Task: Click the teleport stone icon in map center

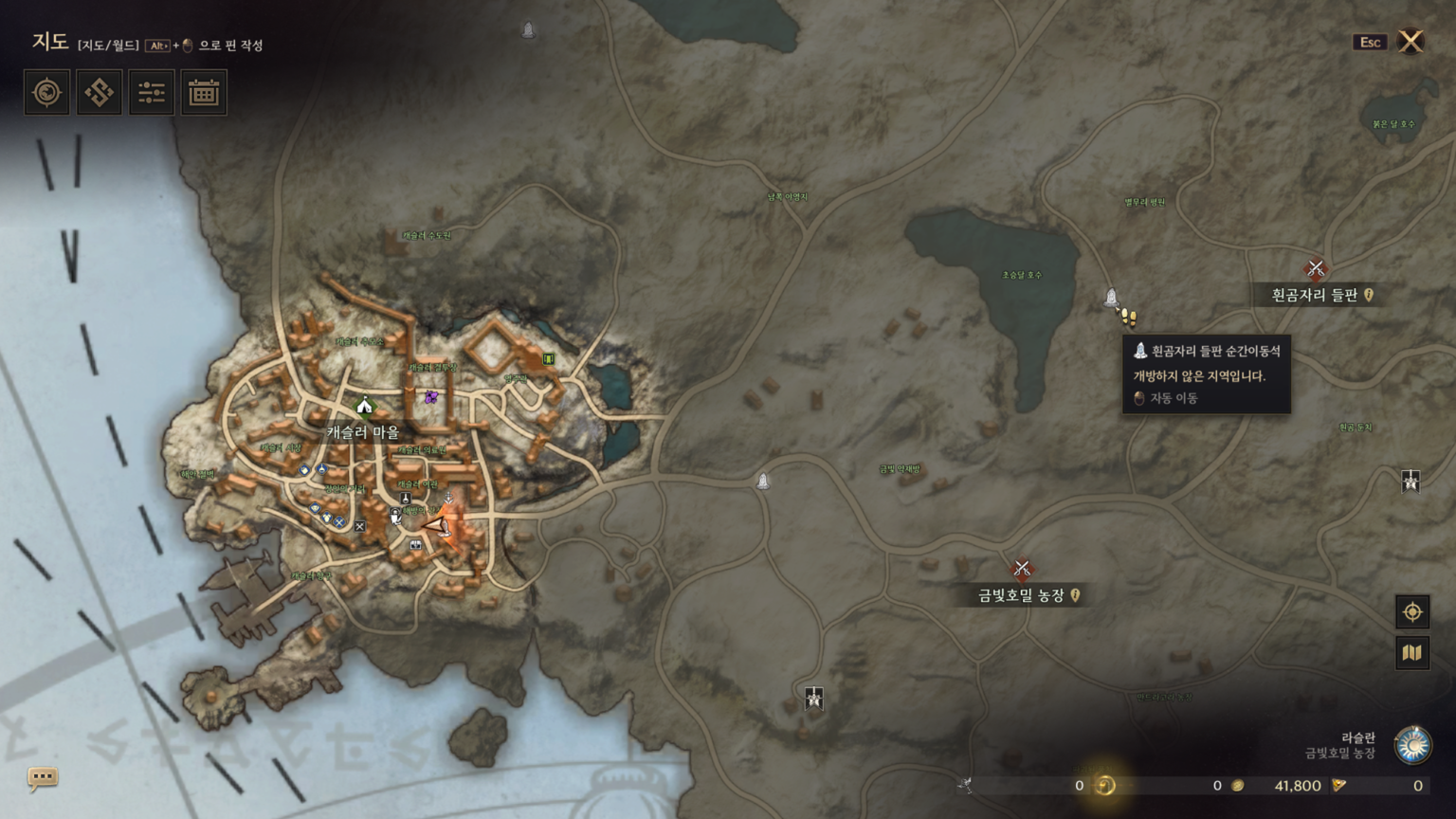Action: coord(764,480)
